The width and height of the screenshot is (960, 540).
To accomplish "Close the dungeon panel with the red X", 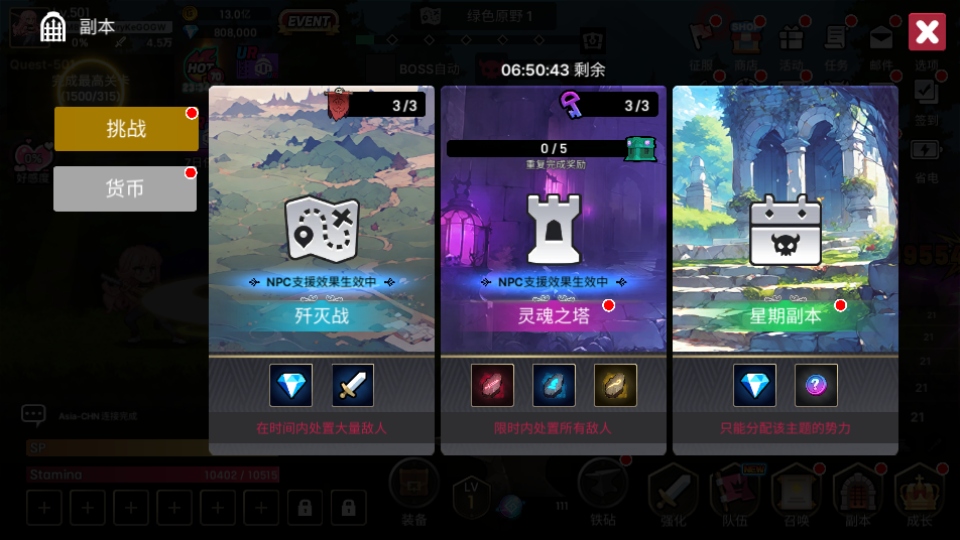I will (926, 32).
